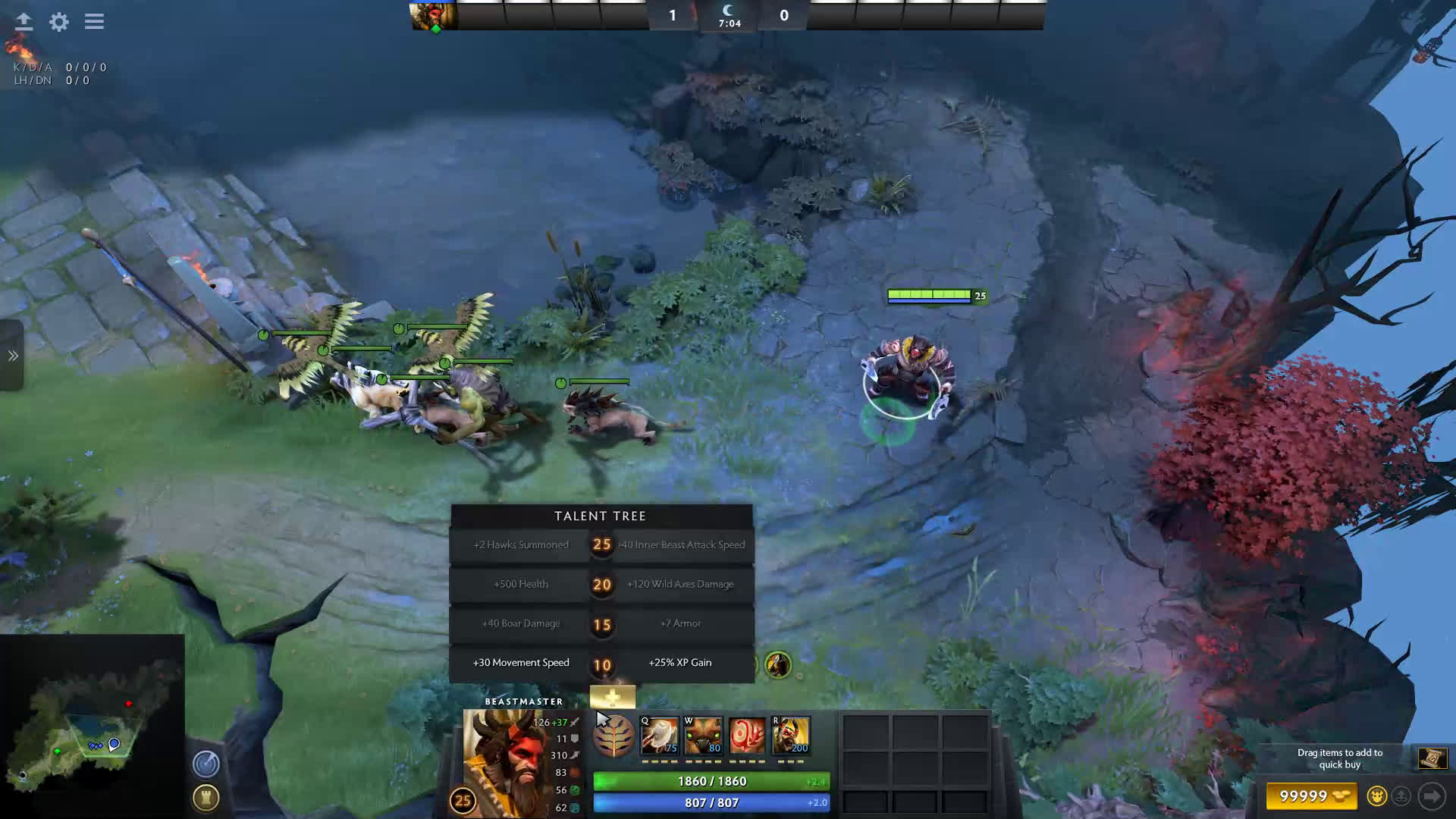
Task: Select the courier button
Action: pos(1376,796)
